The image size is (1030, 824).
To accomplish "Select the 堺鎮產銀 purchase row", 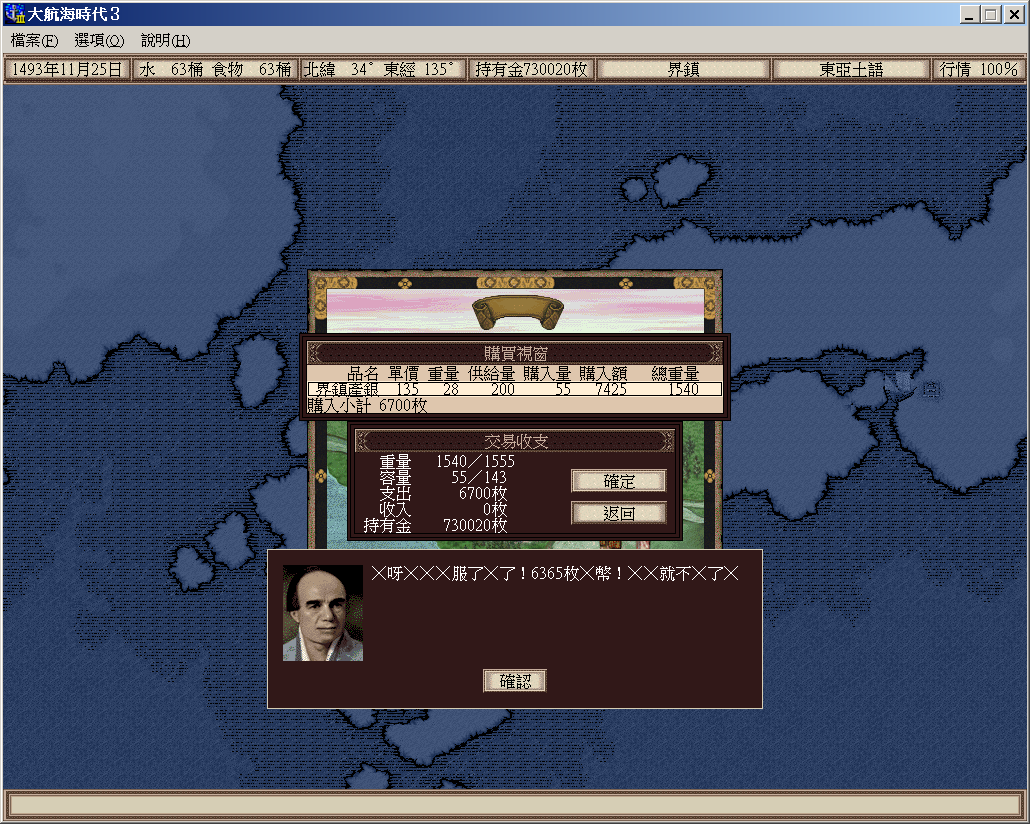I will click(514, 389).
